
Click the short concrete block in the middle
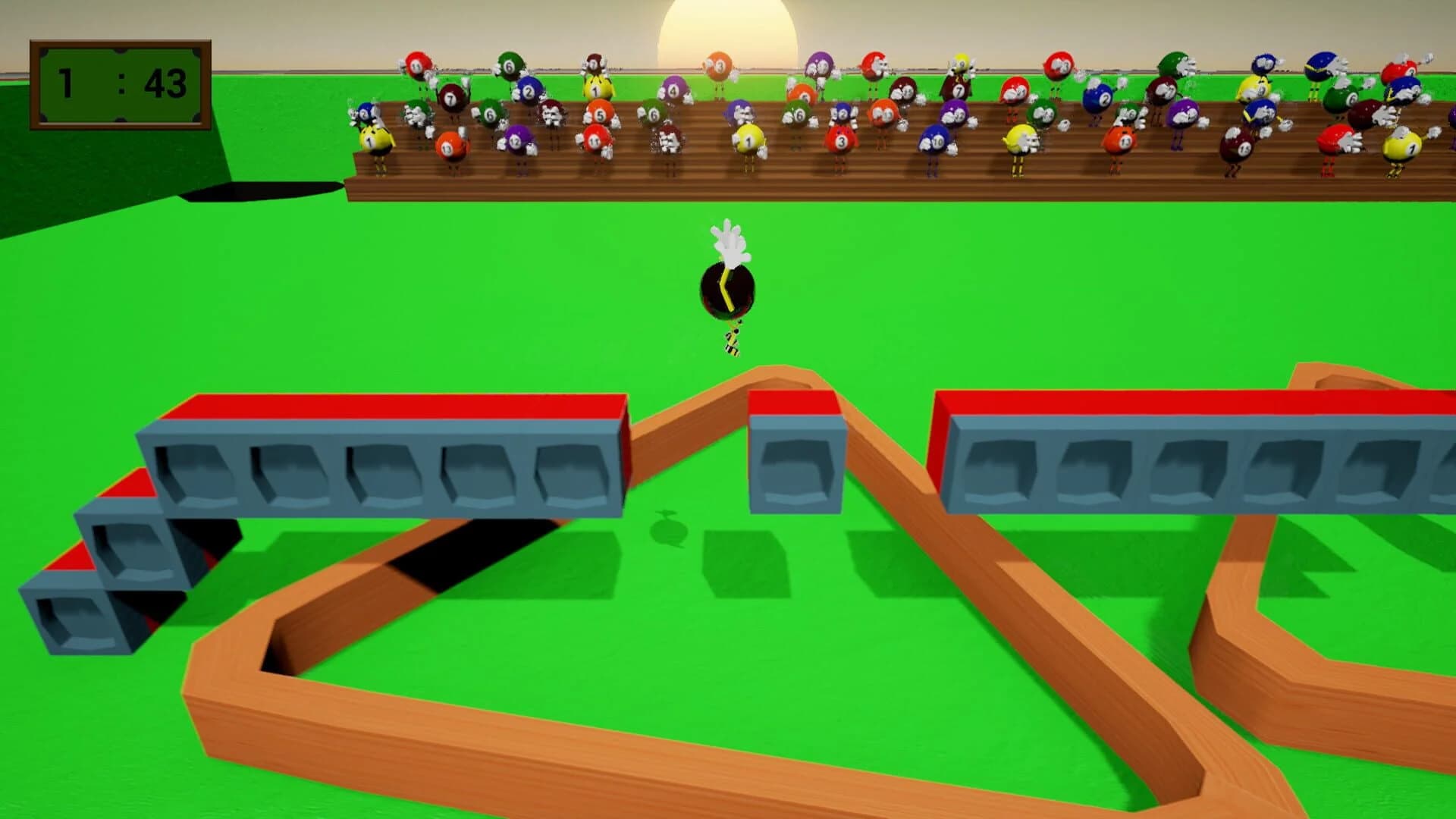pyautogui.click(x=796, y=455)
